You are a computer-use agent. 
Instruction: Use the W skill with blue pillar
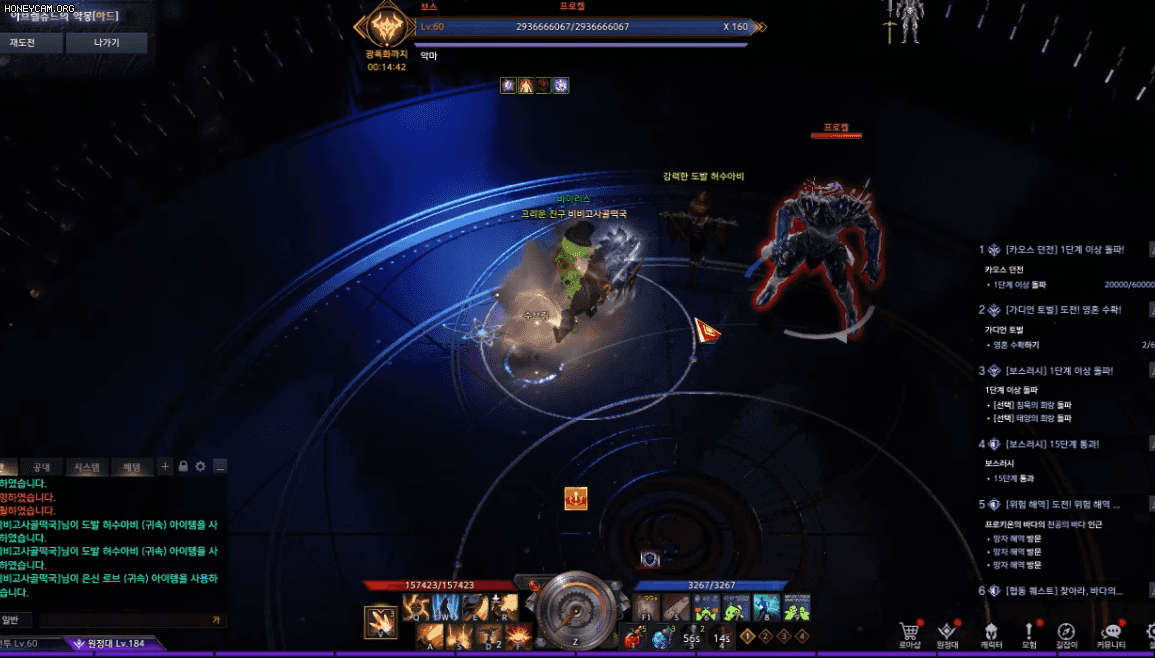click(x=446, y=607)
